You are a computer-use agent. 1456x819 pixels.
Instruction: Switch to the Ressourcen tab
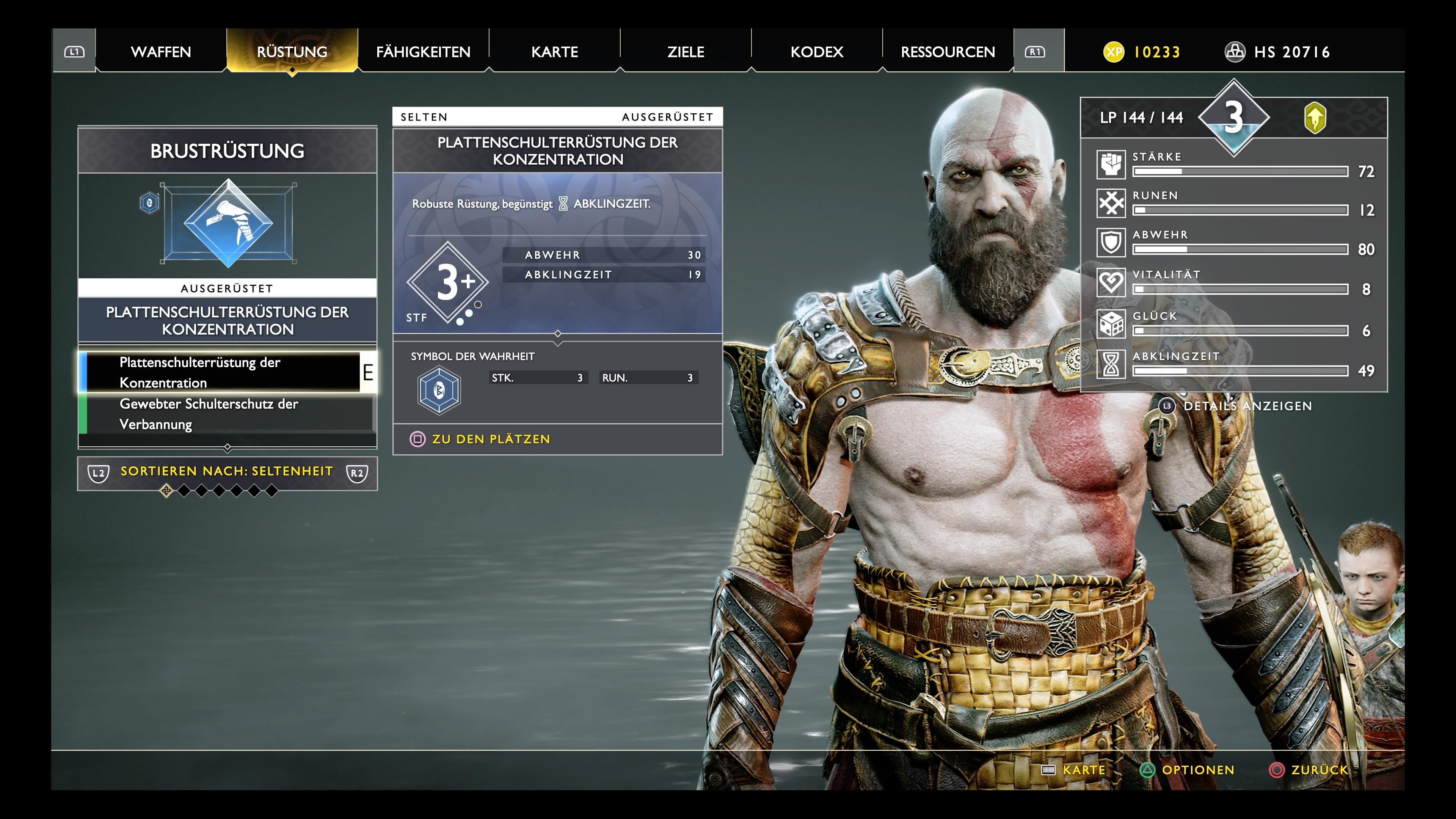click(948, 52)
